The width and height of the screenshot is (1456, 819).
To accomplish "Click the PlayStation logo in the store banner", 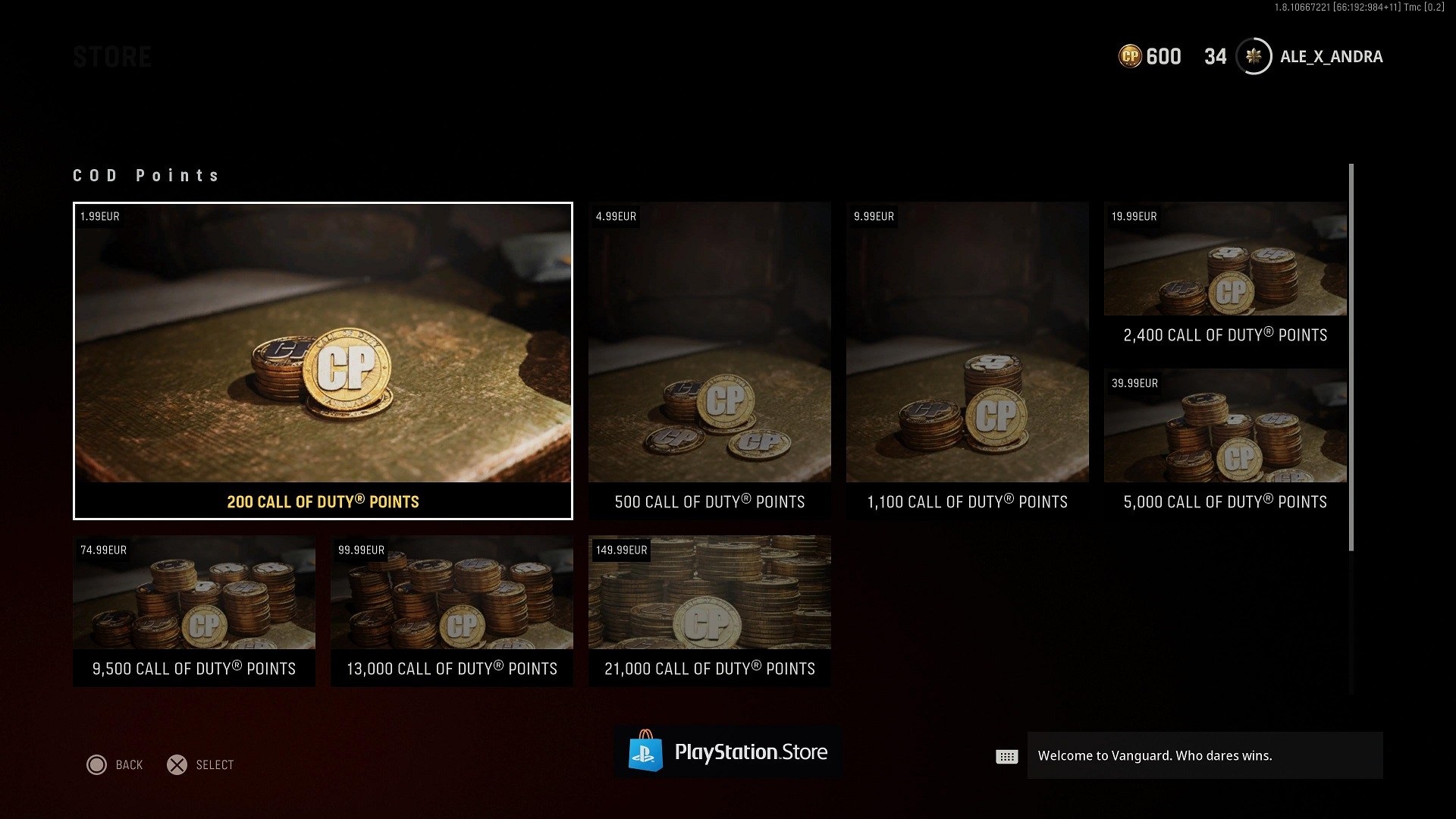I will tap(647, 752).
